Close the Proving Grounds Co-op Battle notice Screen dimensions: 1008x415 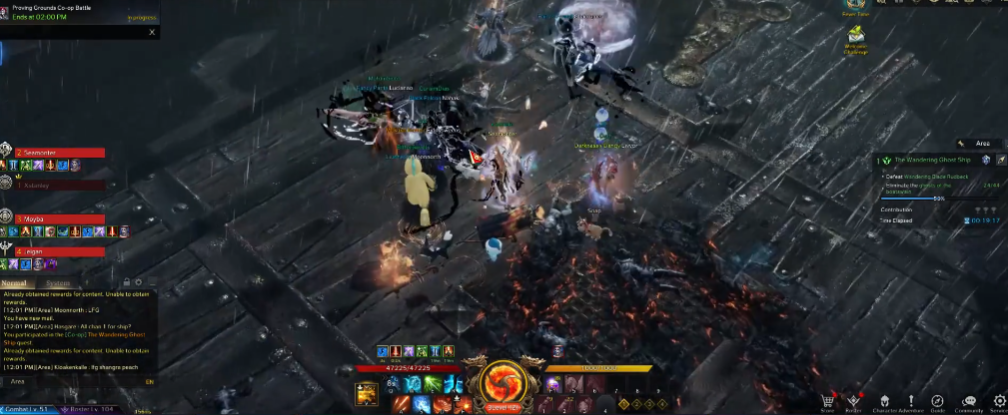152,32
